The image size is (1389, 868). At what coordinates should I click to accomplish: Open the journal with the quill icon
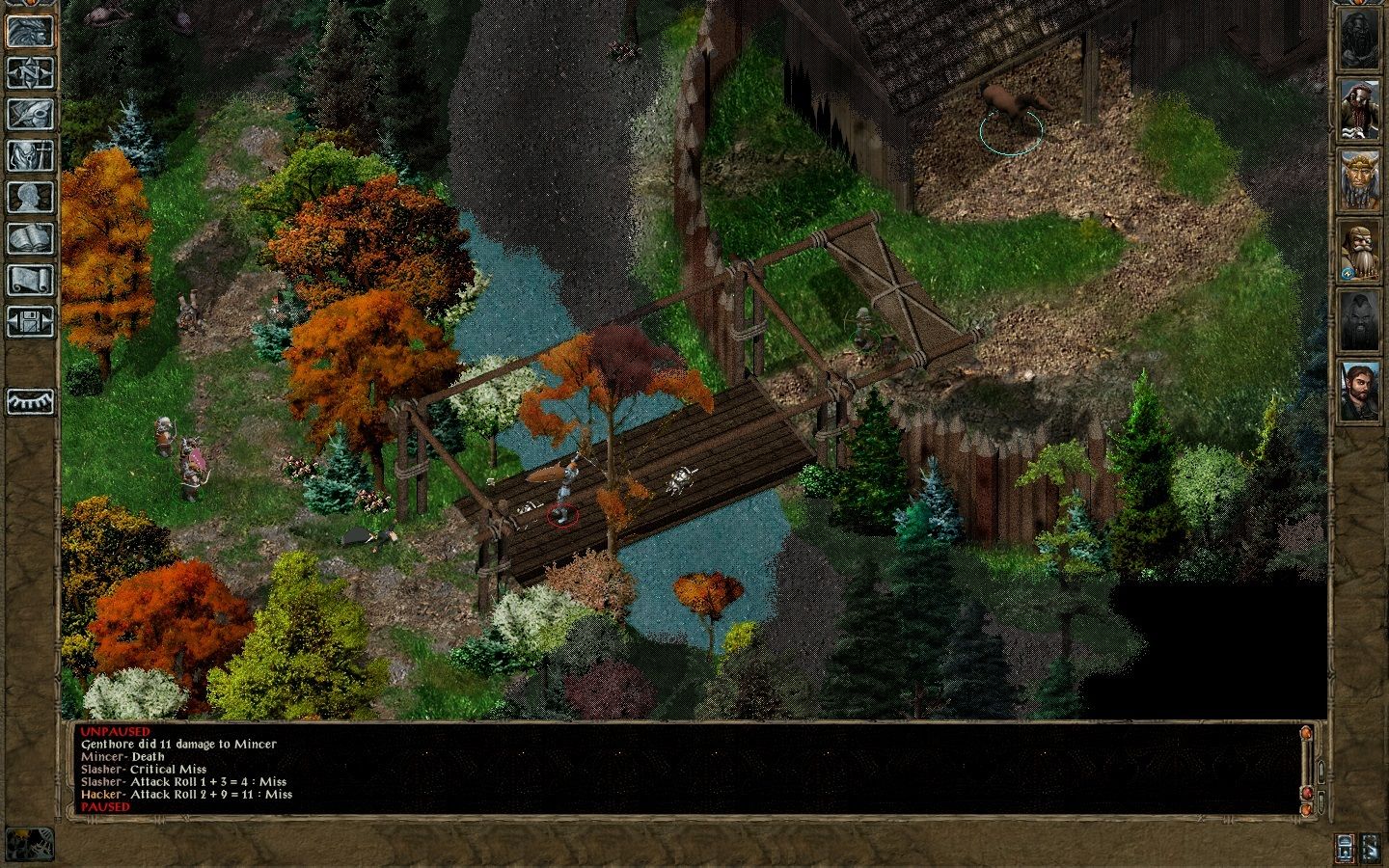[29, 114]
